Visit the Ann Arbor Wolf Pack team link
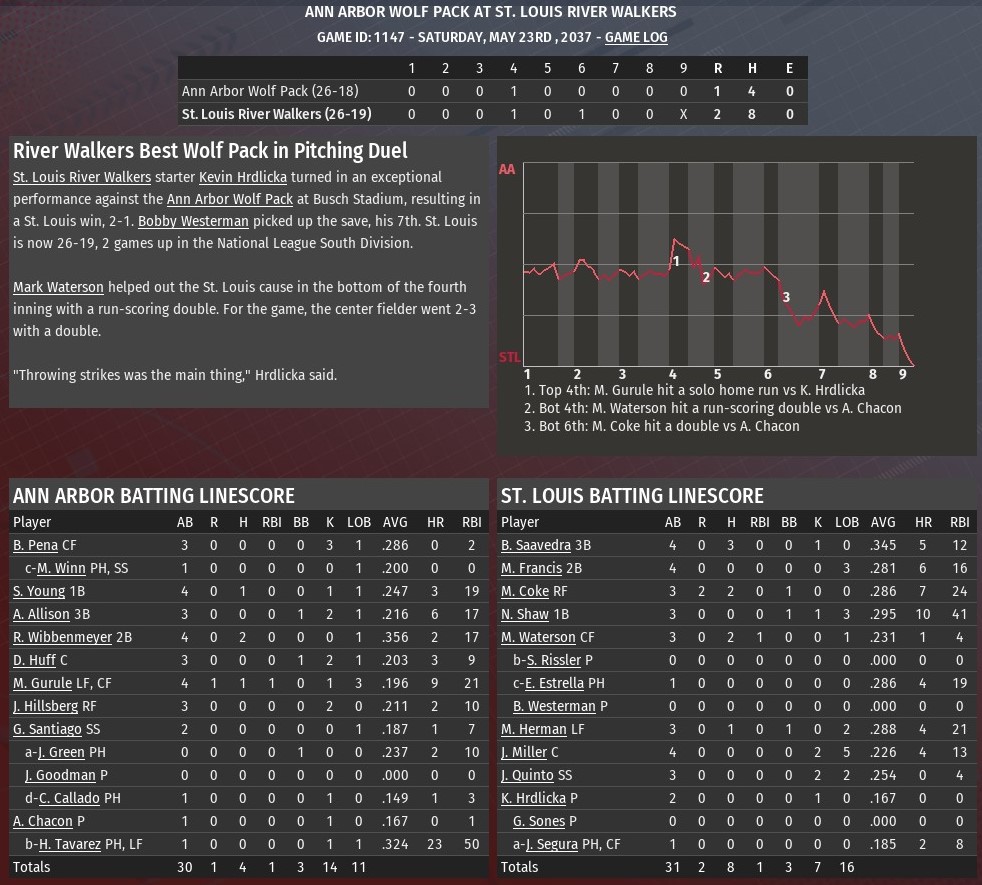This screenshot has height=885, width=982. point(229,199)
